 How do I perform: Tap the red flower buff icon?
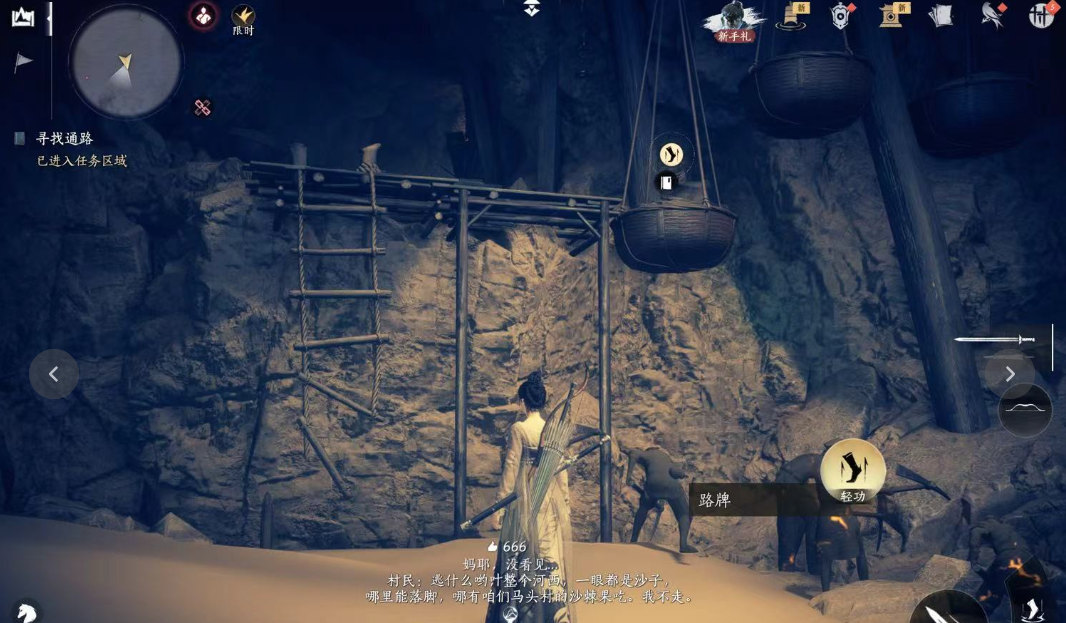(203, 16)
